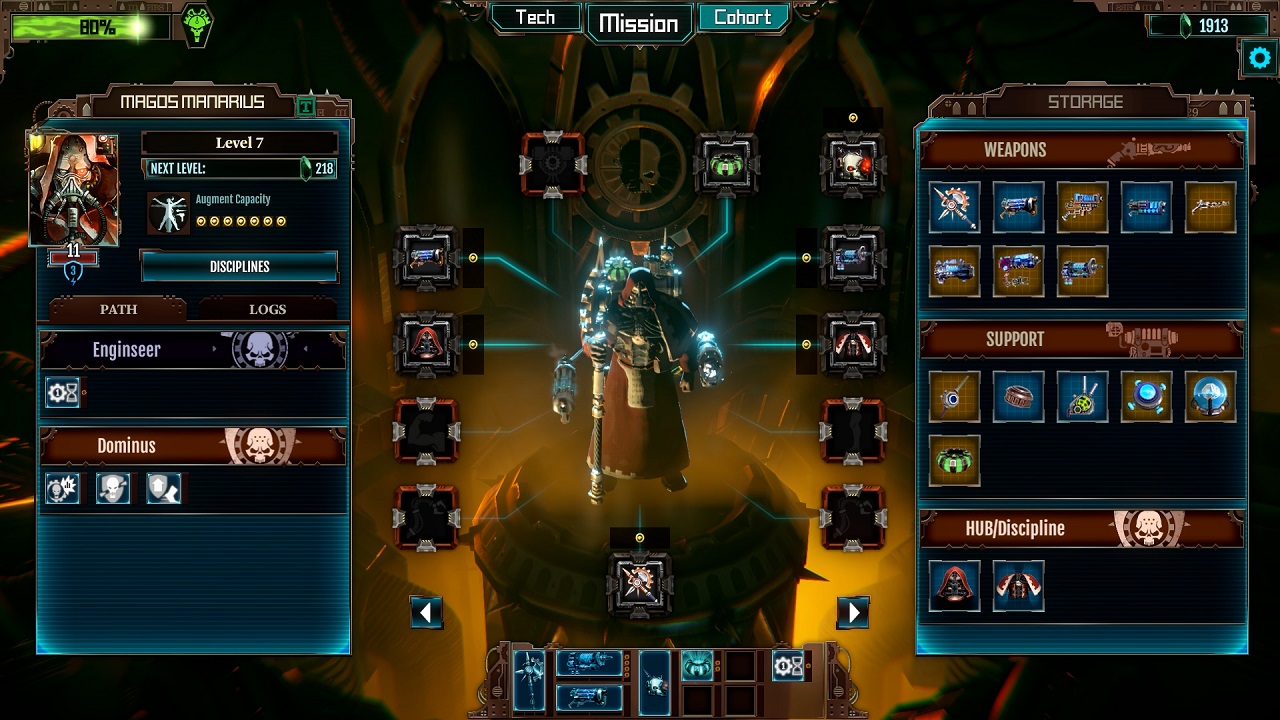The height and width of the screenshot is (720, 1280).
Task: Go to the previous tech-priest with left arrow
Action: 426,612
